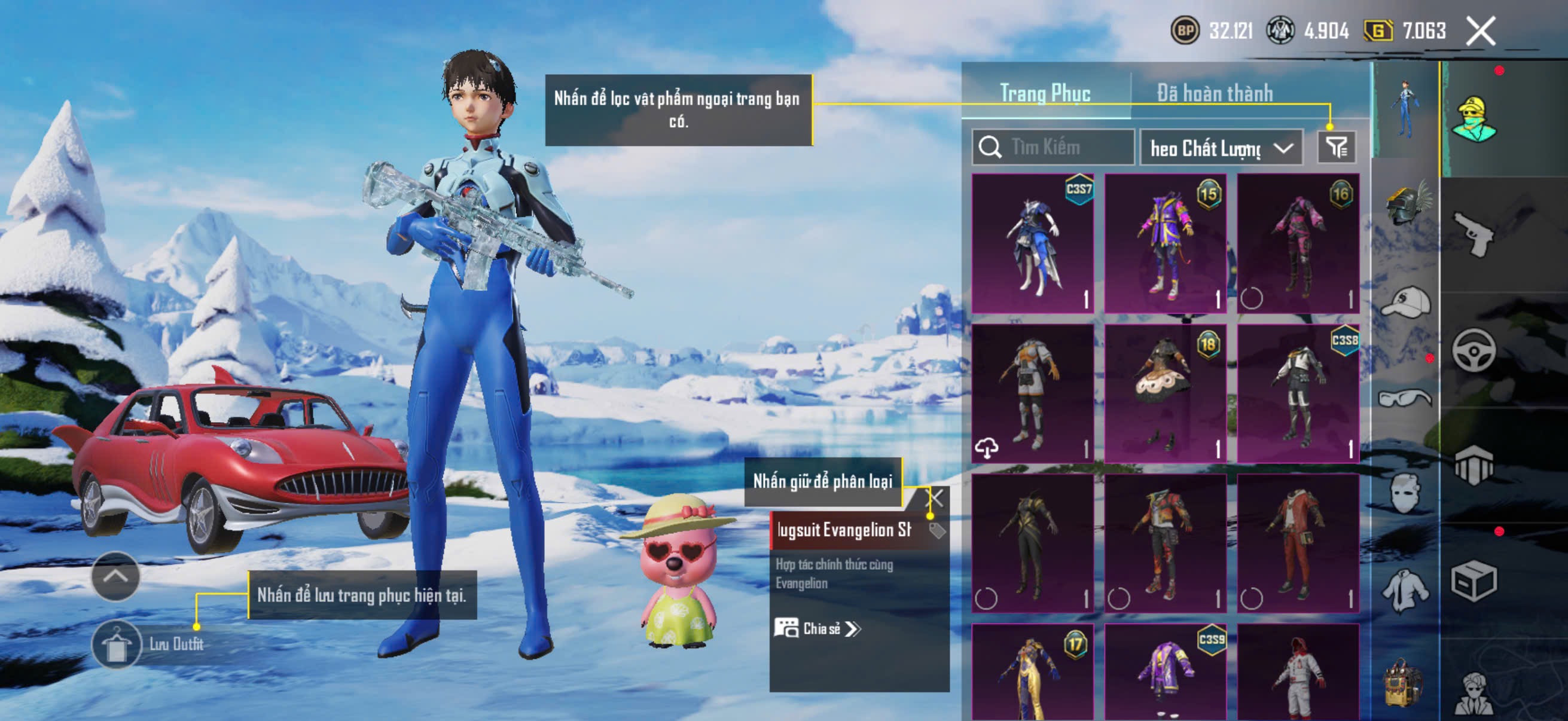Open the pistol weapons category

(1473, 234)
